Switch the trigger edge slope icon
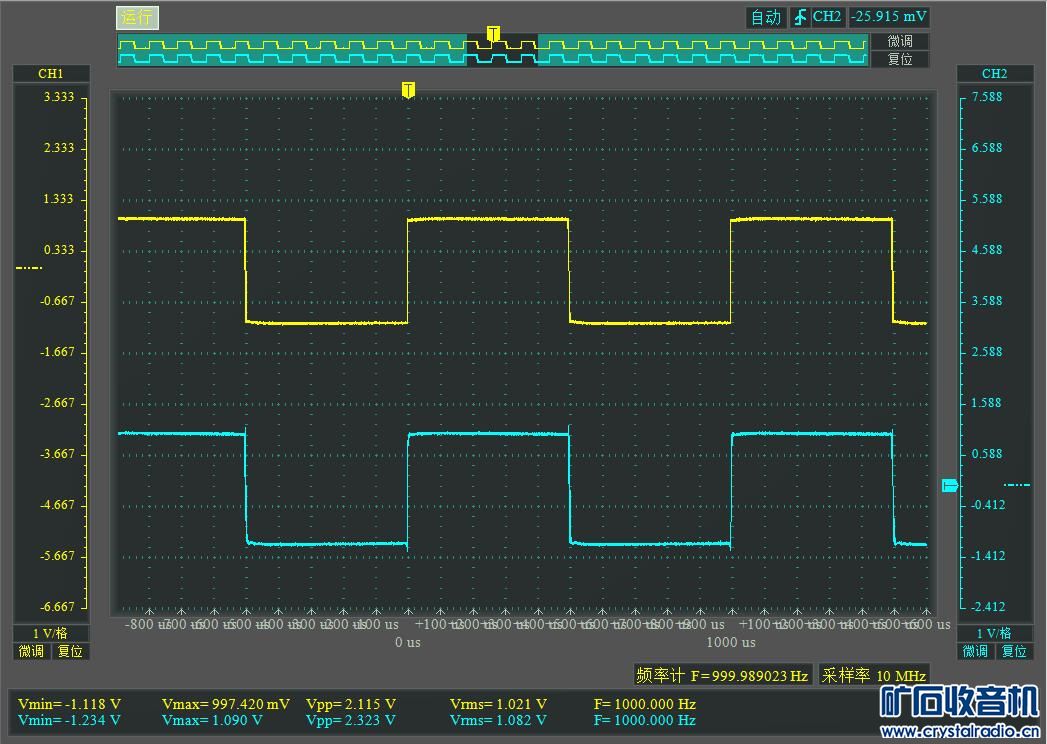 pos(799,17)
